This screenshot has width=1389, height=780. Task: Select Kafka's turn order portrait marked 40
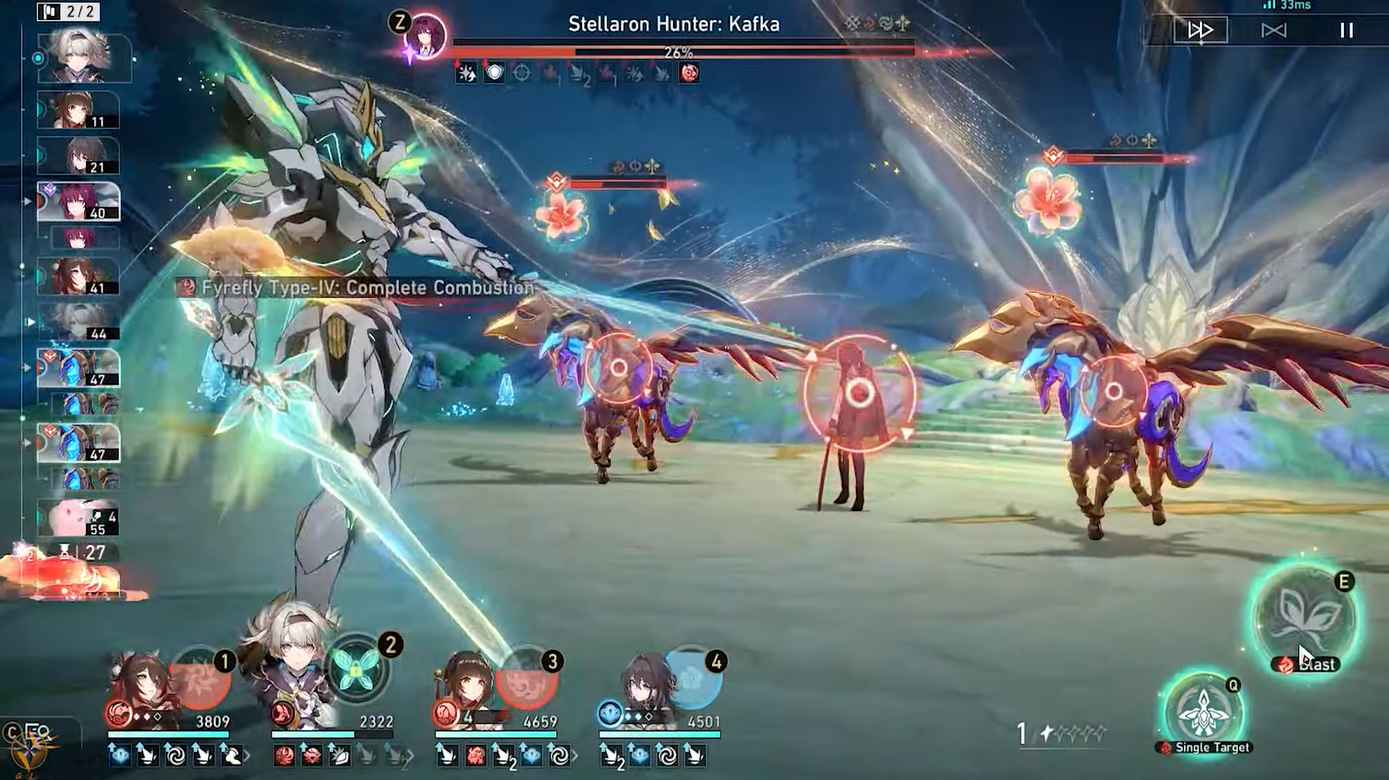pyautogui.click(x=78, y=202)
